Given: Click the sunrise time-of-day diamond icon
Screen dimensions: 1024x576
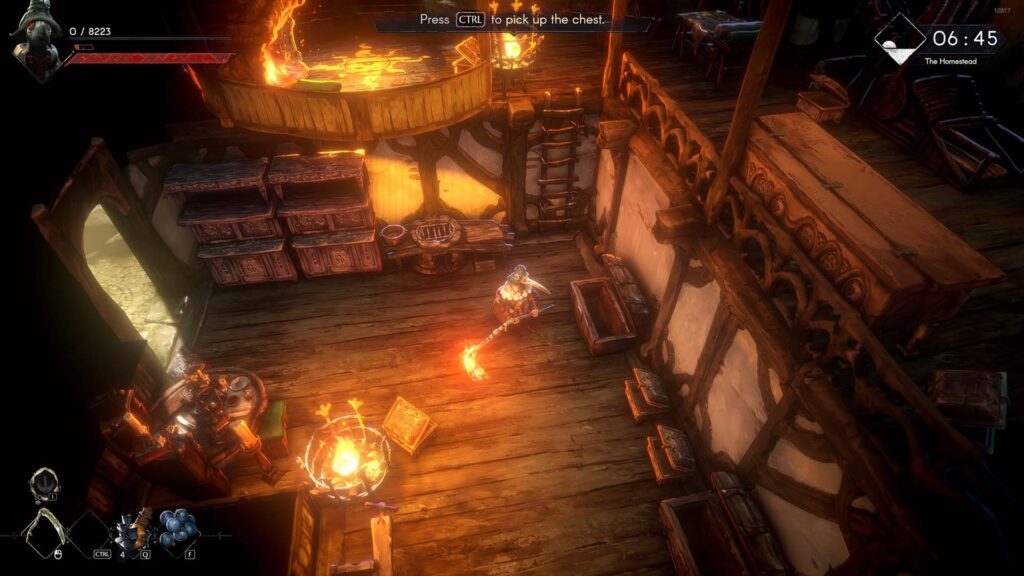Looking at the screenshot, I should (899, 39).
